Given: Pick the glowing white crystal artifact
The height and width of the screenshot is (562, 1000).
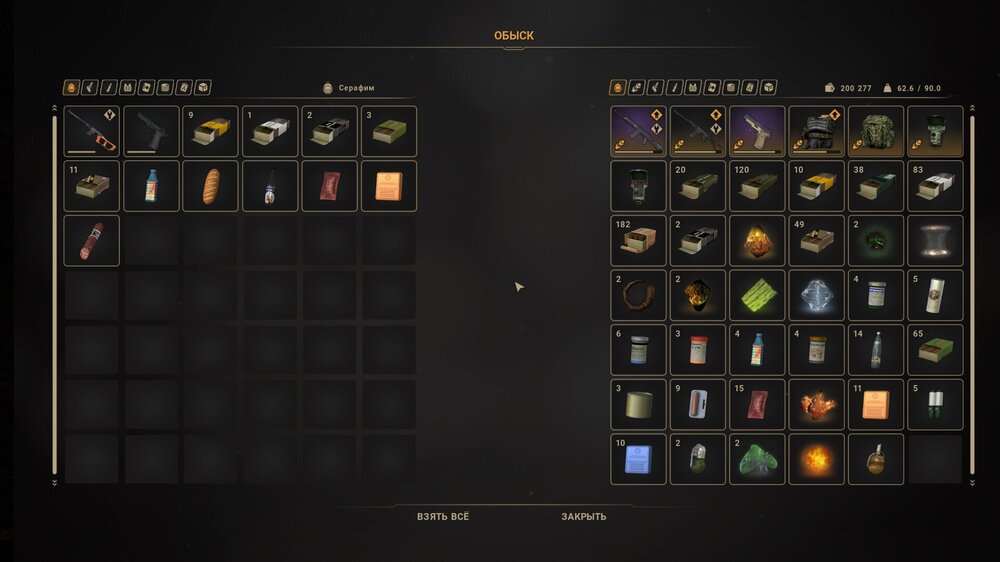Looking at the screenshot, I should click(817, 295).
